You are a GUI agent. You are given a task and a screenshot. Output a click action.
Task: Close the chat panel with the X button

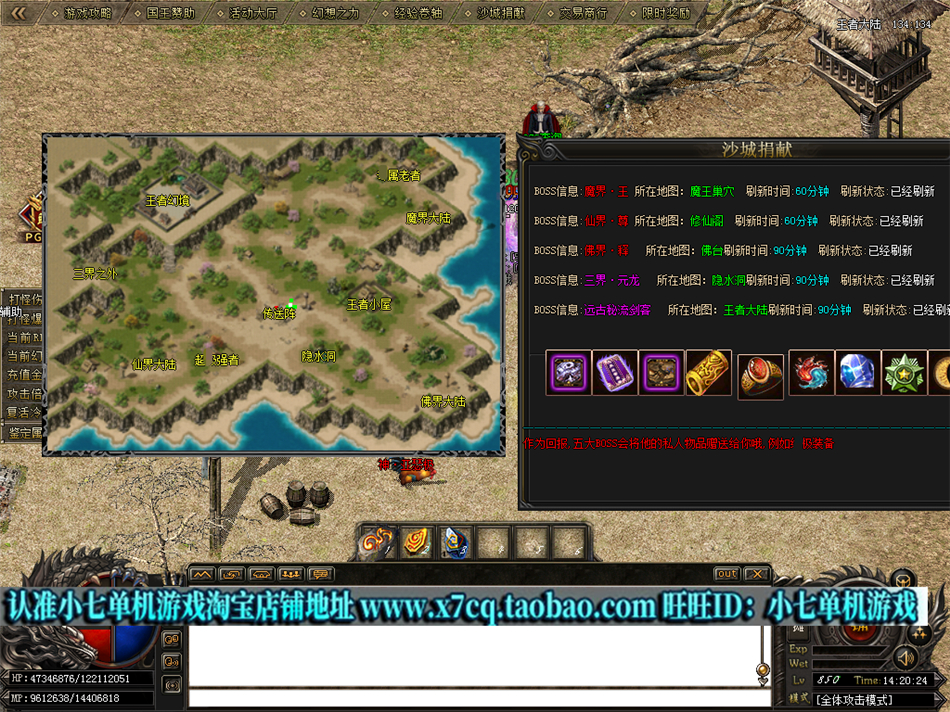click(x=757, y=574)
